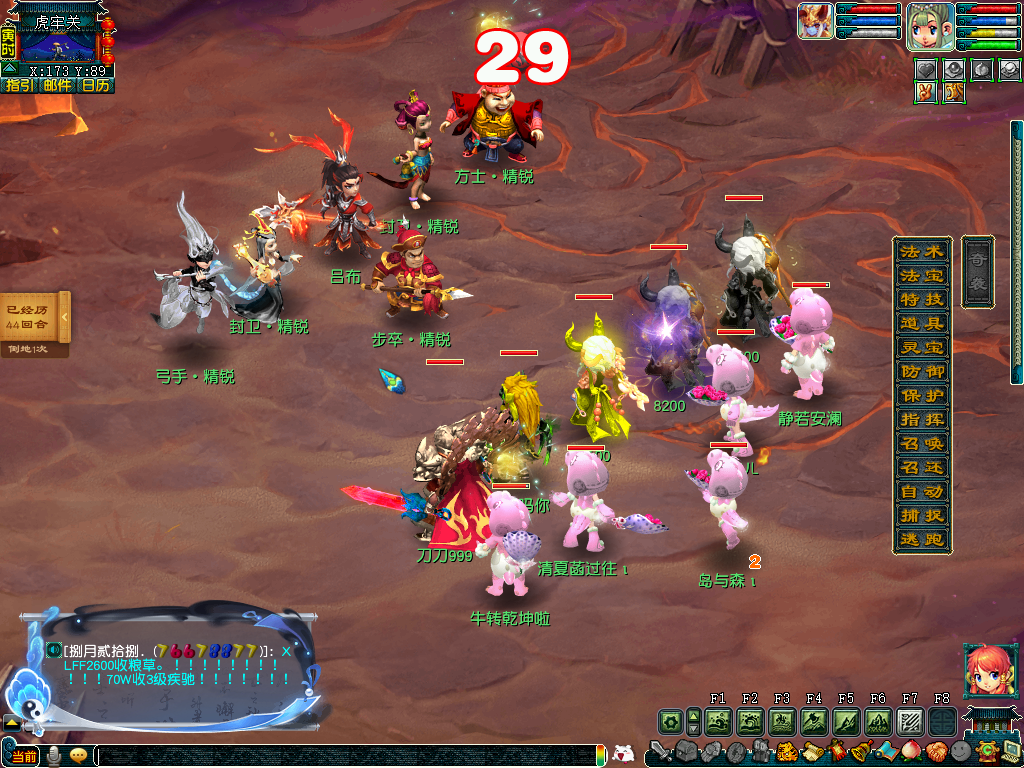Expand the 已经历 44回合 round panel arrow
Viewport: 1024px width, 768px height.
pyautogui.click(x=65, y=317)
